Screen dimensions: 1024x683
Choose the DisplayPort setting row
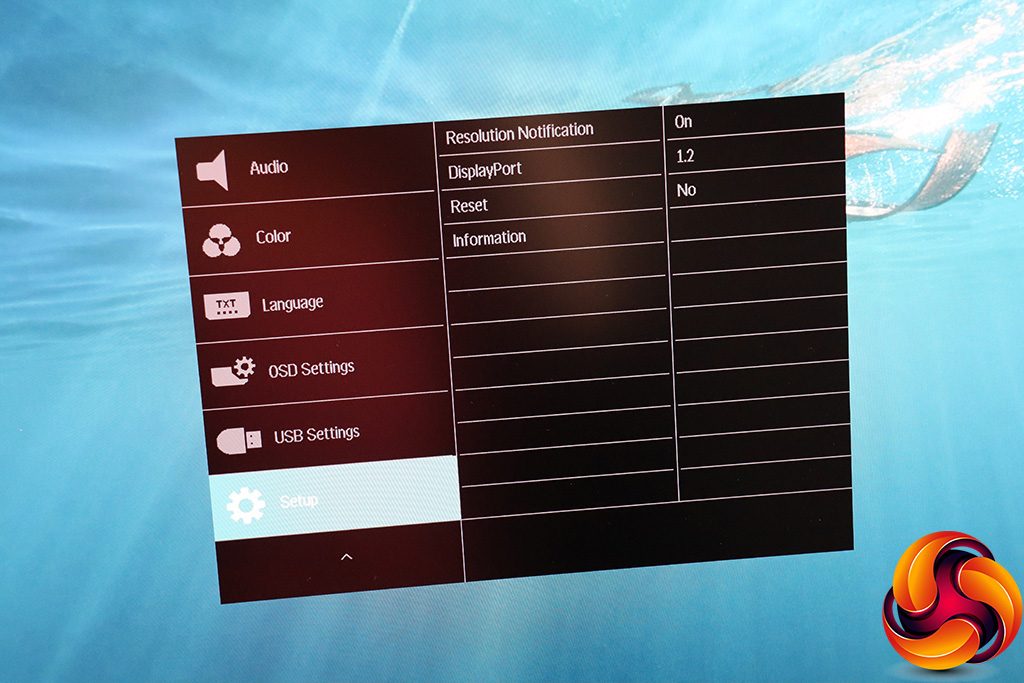tap(485, 170)
